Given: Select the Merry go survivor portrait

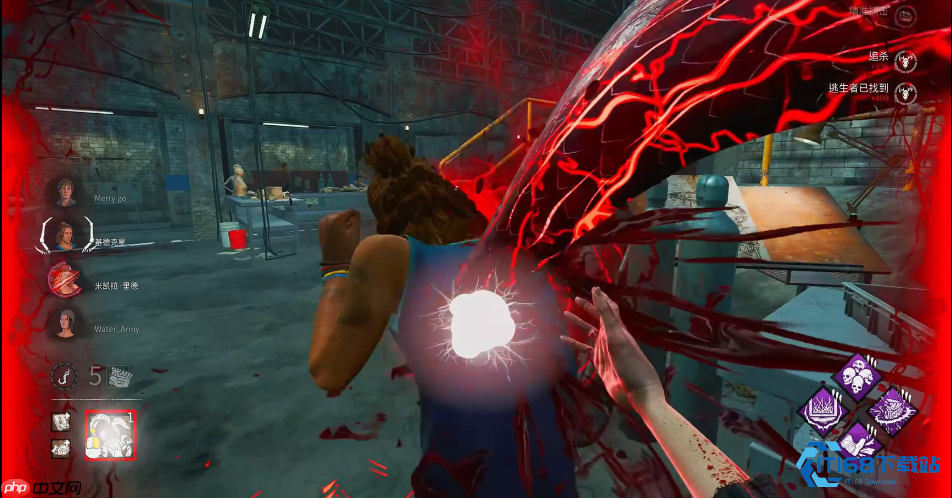Looking at the screenshot, I should point(66,192).
